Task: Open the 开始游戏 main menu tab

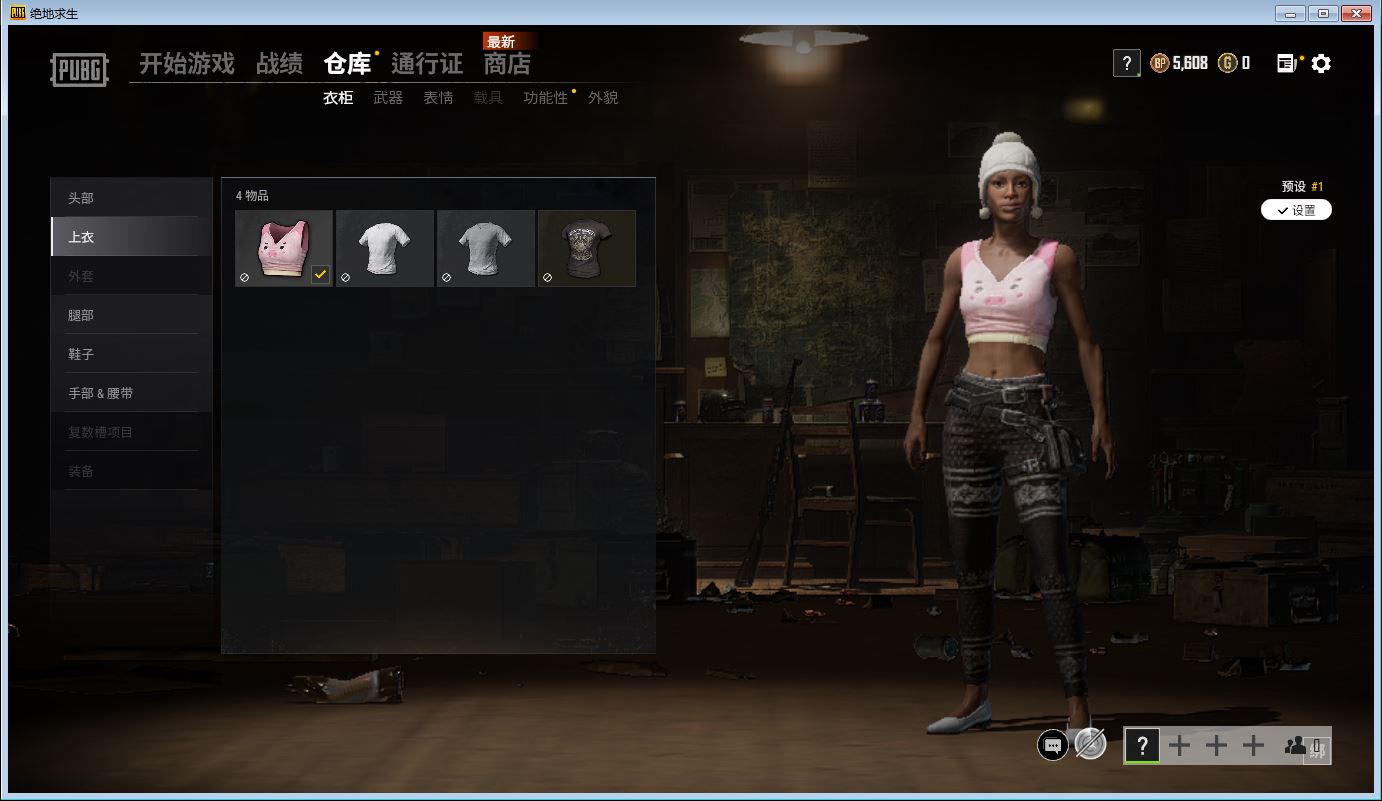Action: coord(186,64)
